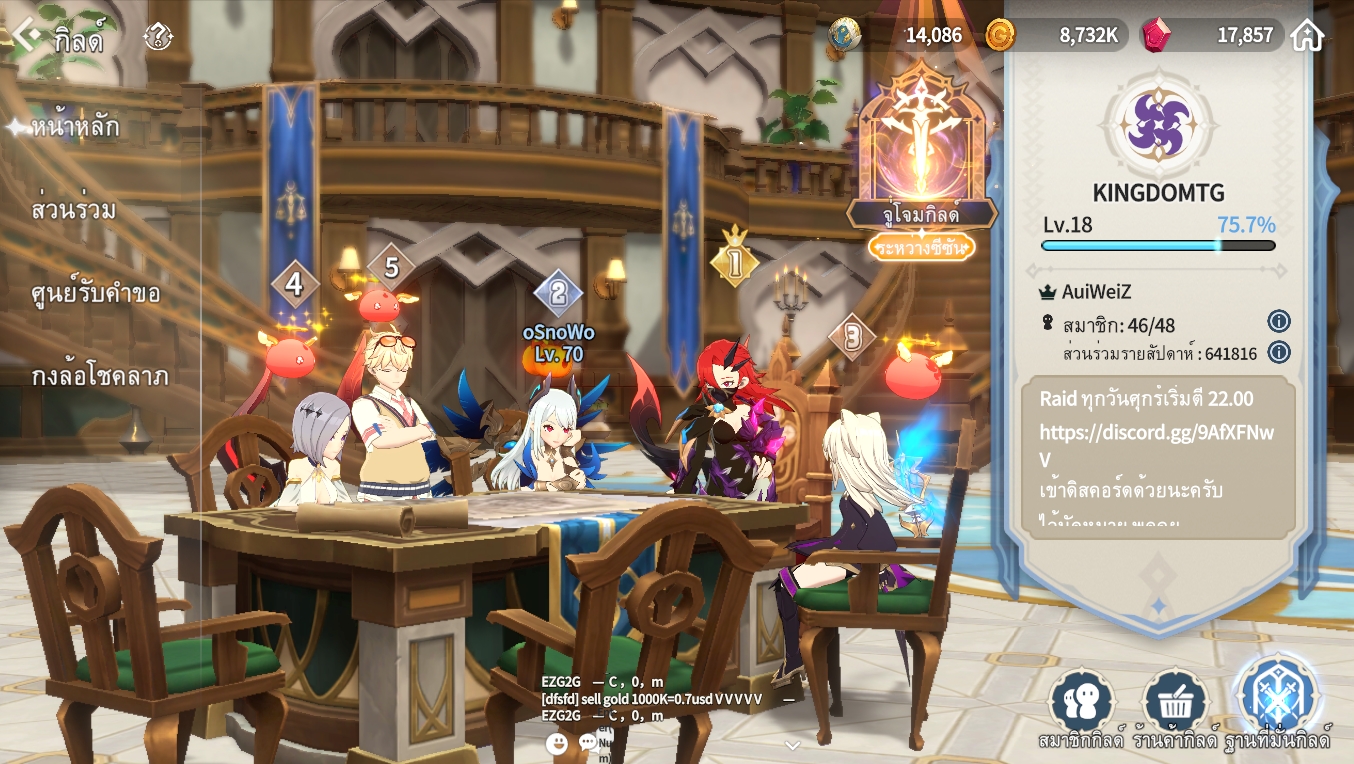Open the emoji smiley chat button
Image resolution: width=1354 pixels, height=764 pixels.
[557, 743]
